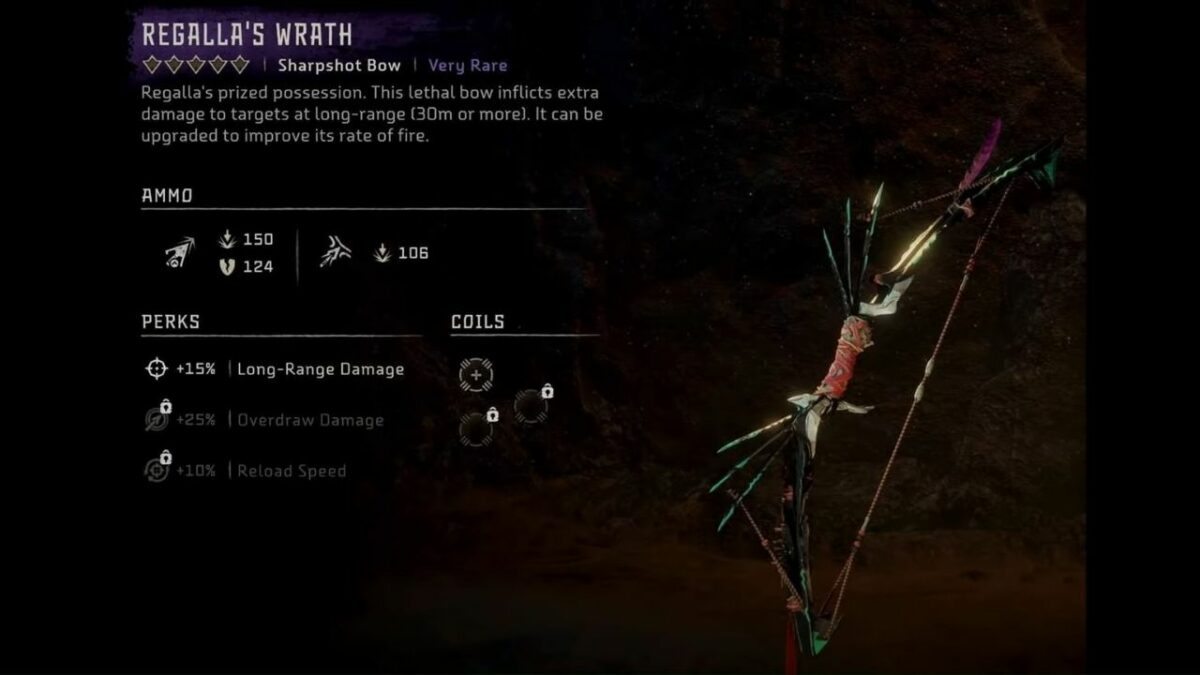The width and height of the screenshot is (1200, 675).
Task: Choose the locked Overdraw Damage perk
Action: pos(264,420)
